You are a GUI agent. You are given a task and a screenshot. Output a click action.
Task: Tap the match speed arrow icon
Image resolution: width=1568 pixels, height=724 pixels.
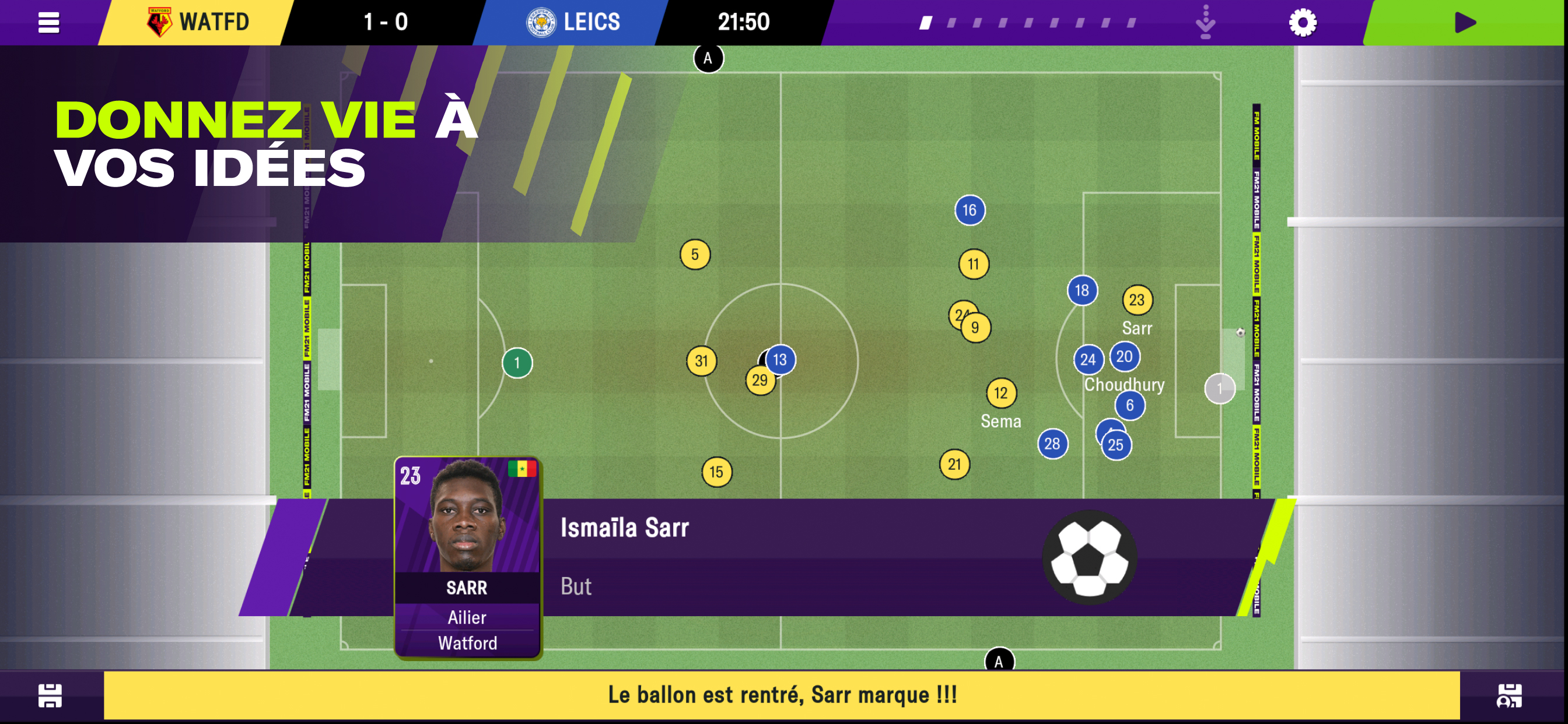[1205, 23]
